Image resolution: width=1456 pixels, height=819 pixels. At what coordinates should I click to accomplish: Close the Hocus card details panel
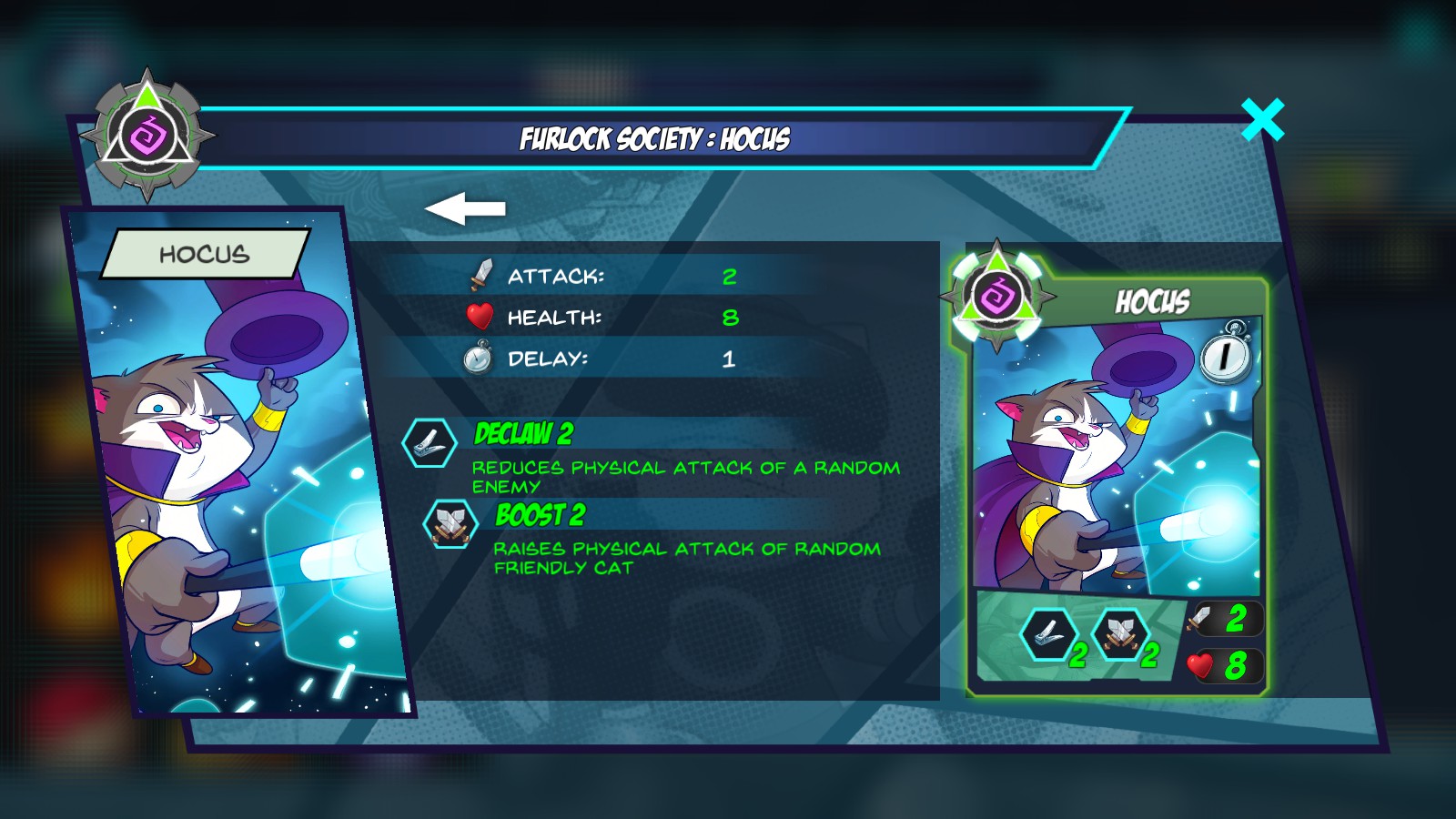coord(1262,120)
